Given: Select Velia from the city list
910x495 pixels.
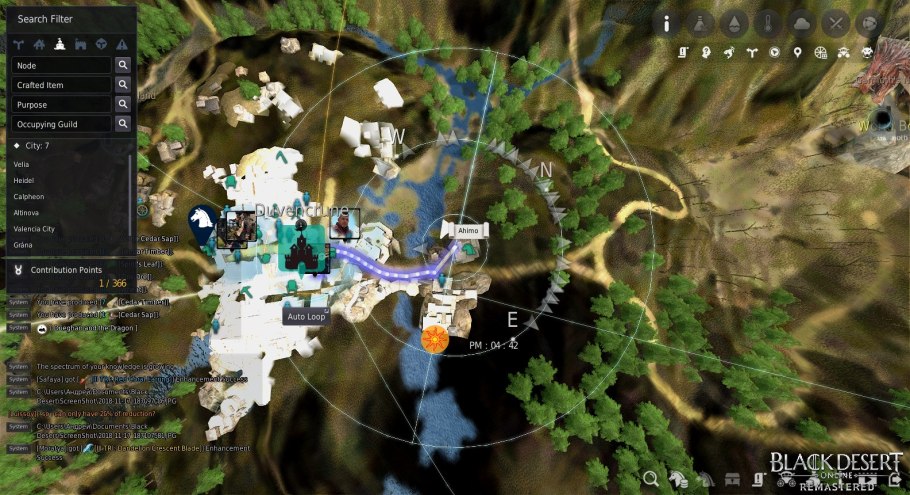Looking at the screenshot, I should [22, 163].
